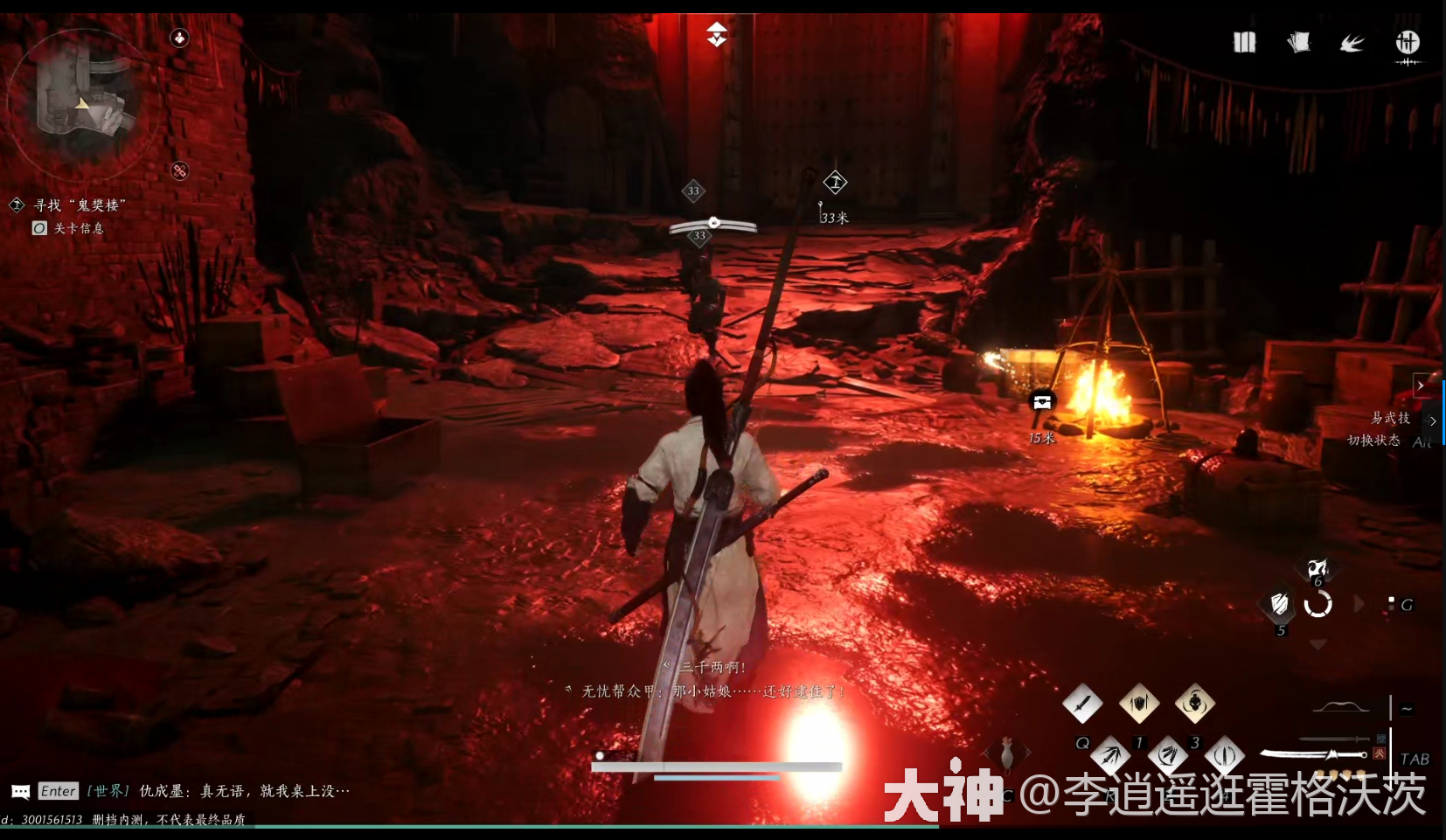
Task: Click the shield skill icon bound to 1
Action: click(x=1139, y=703)
